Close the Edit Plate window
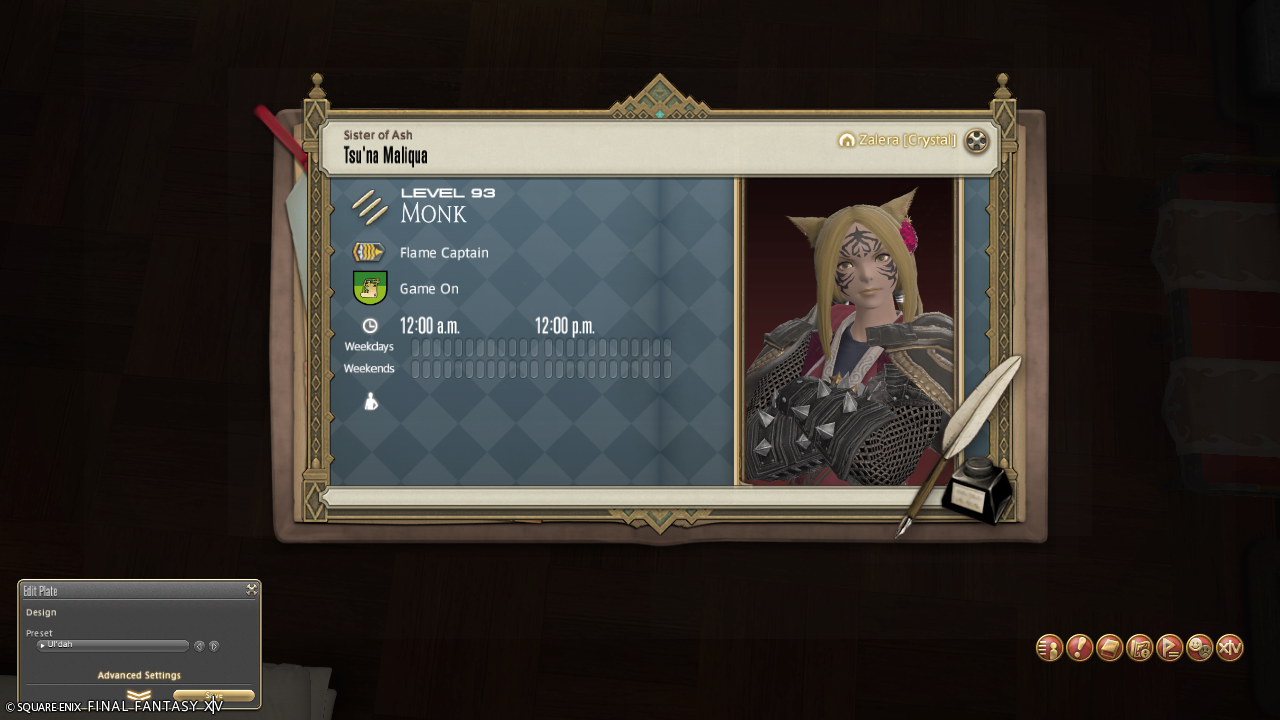The height and width of the screenshot is (720, 1280). pyautogui.click(x=252, y=590)
